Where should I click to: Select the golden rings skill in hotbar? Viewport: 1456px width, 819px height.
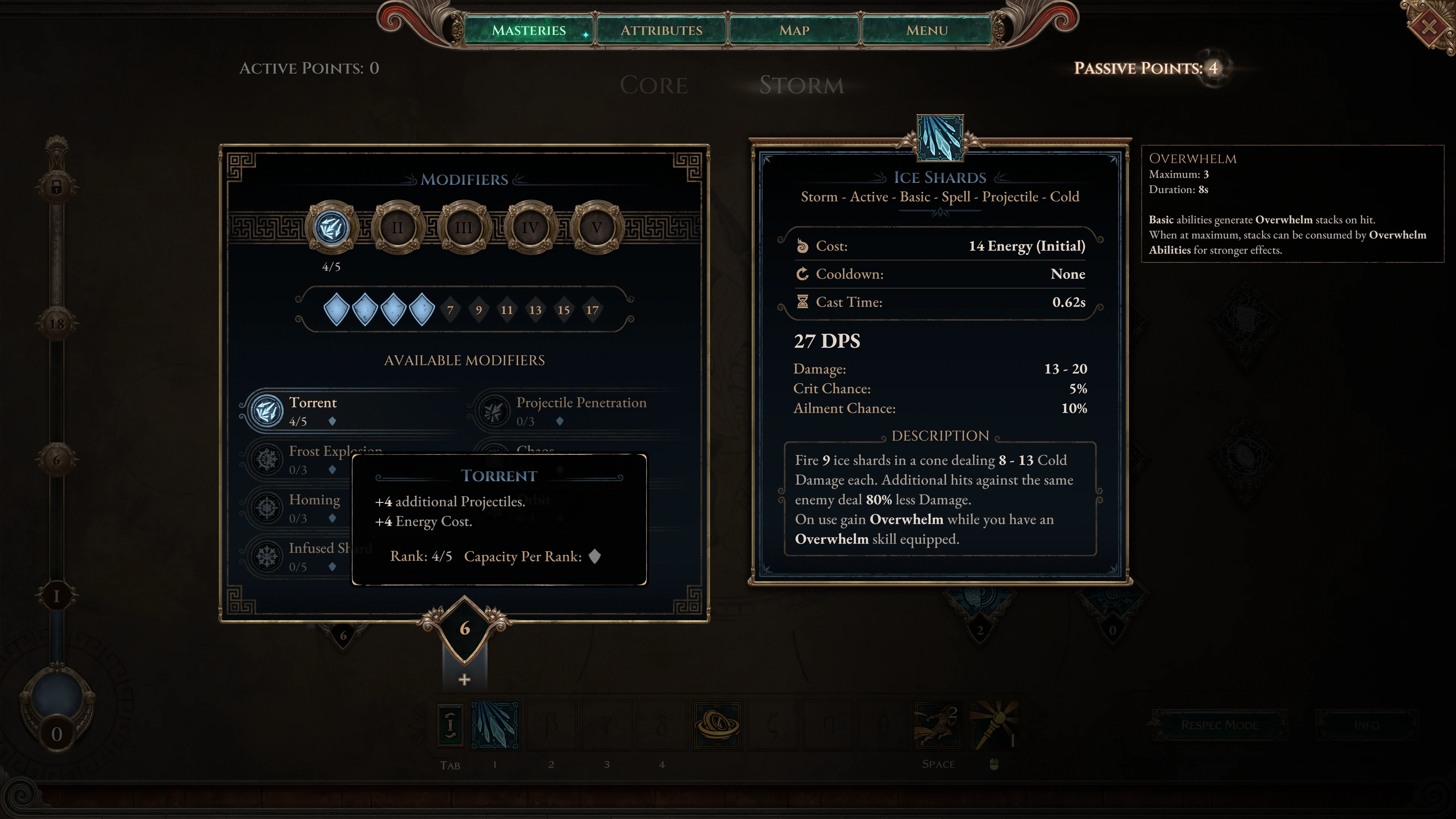(x=717, y=725)
